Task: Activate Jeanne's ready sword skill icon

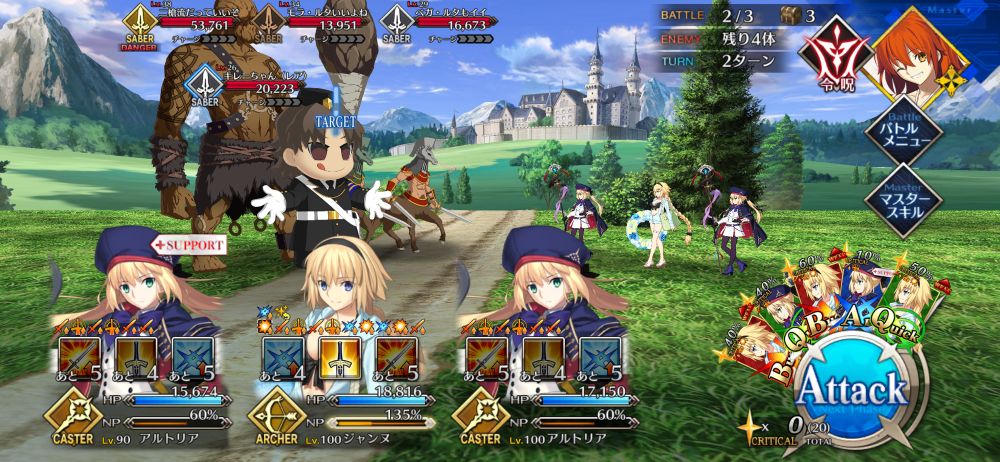Action: pyautogui.click(x=340, y=358)
